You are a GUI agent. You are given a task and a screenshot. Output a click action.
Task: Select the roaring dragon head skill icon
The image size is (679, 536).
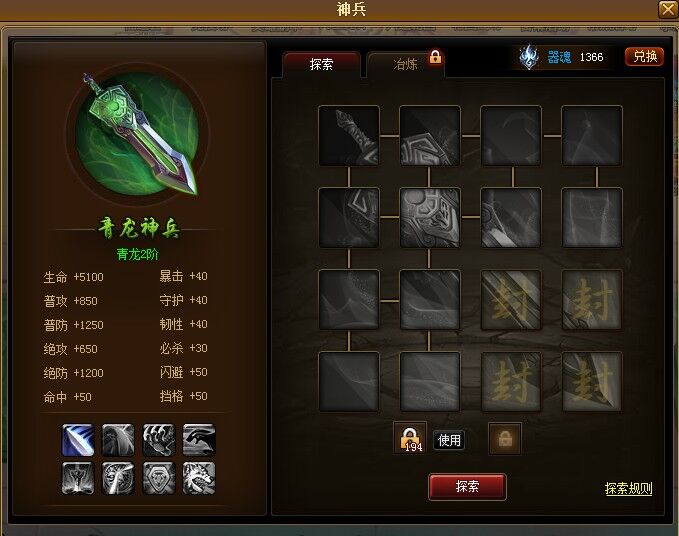pyautogui.click(x=199, y=478)
